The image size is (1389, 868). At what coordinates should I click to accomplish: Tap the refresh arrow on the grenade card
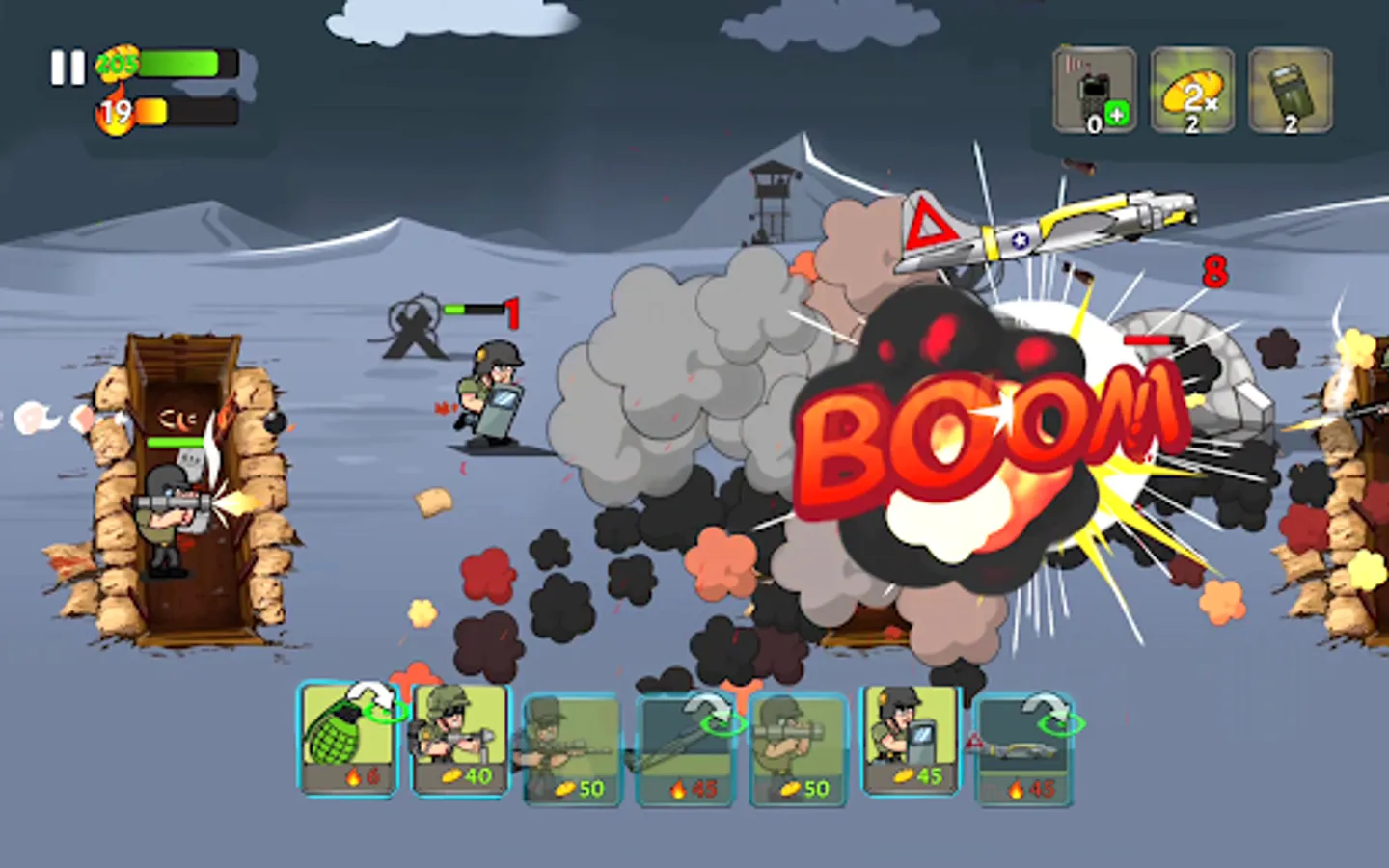point(376,696)
